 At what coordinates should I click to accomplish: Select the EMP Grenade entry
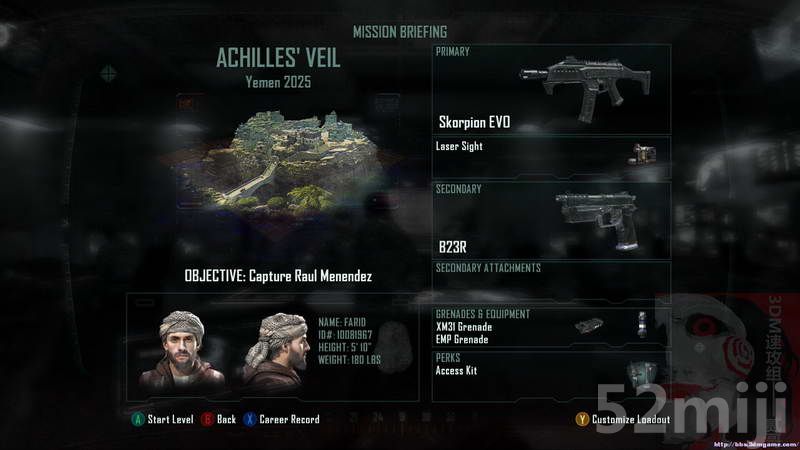point(462,339)
